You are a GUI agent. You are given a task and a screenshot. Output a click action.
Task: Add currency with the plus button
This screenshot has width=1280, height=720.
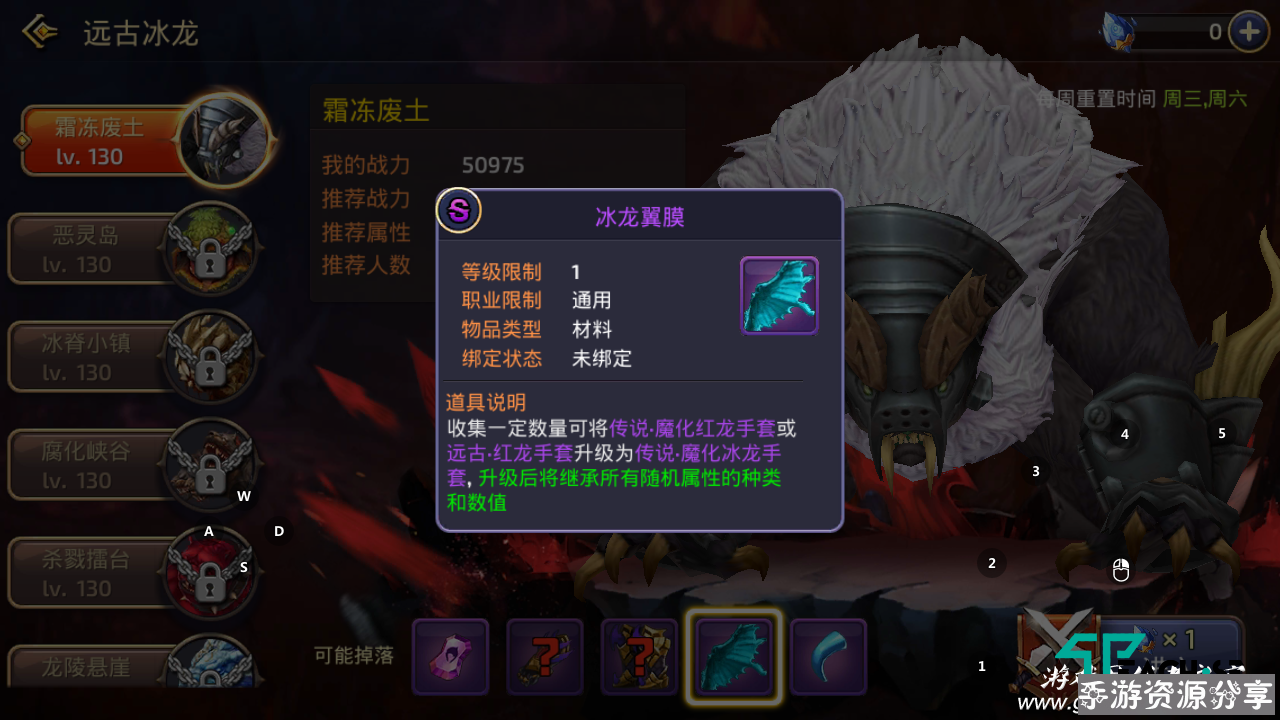tap(1248, 32)
